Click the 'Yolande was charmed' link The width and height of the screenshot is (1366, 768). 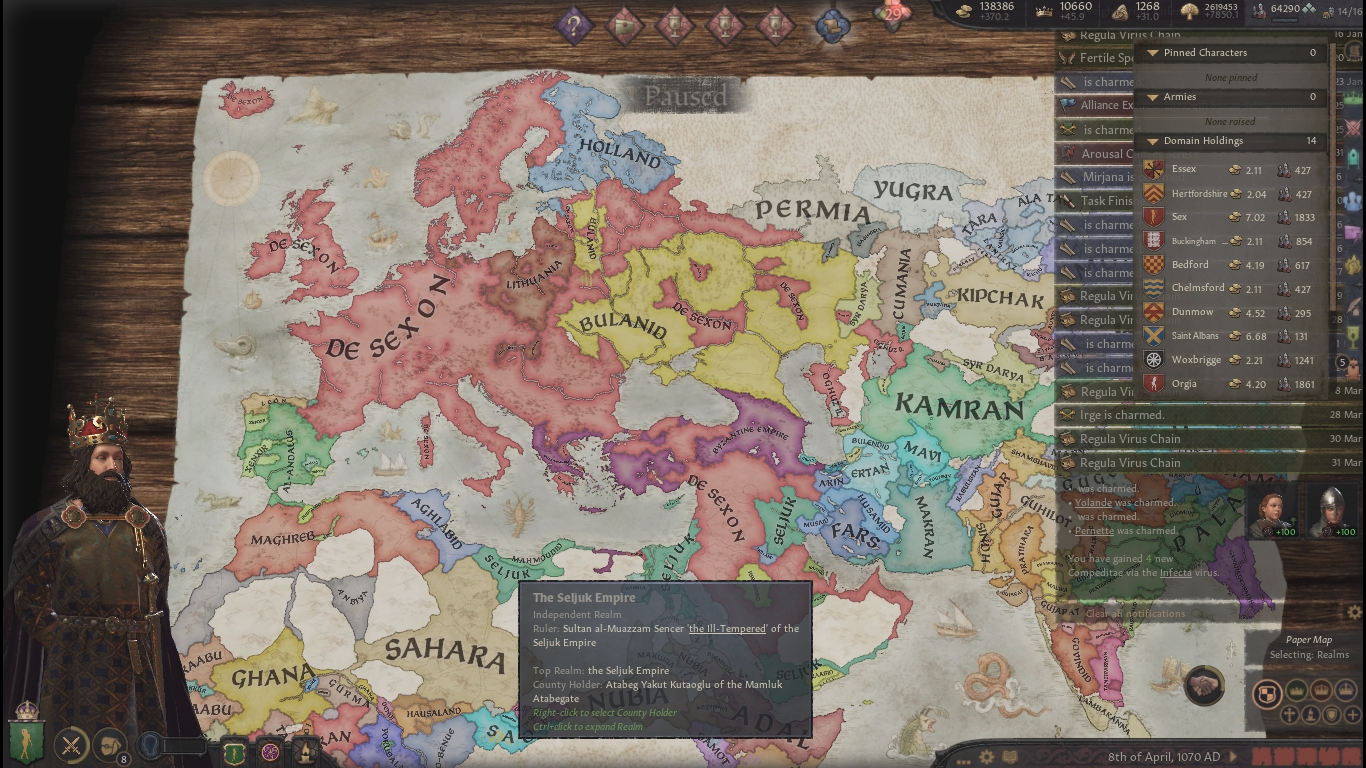pyautogui.click(x=1094, y=502)
